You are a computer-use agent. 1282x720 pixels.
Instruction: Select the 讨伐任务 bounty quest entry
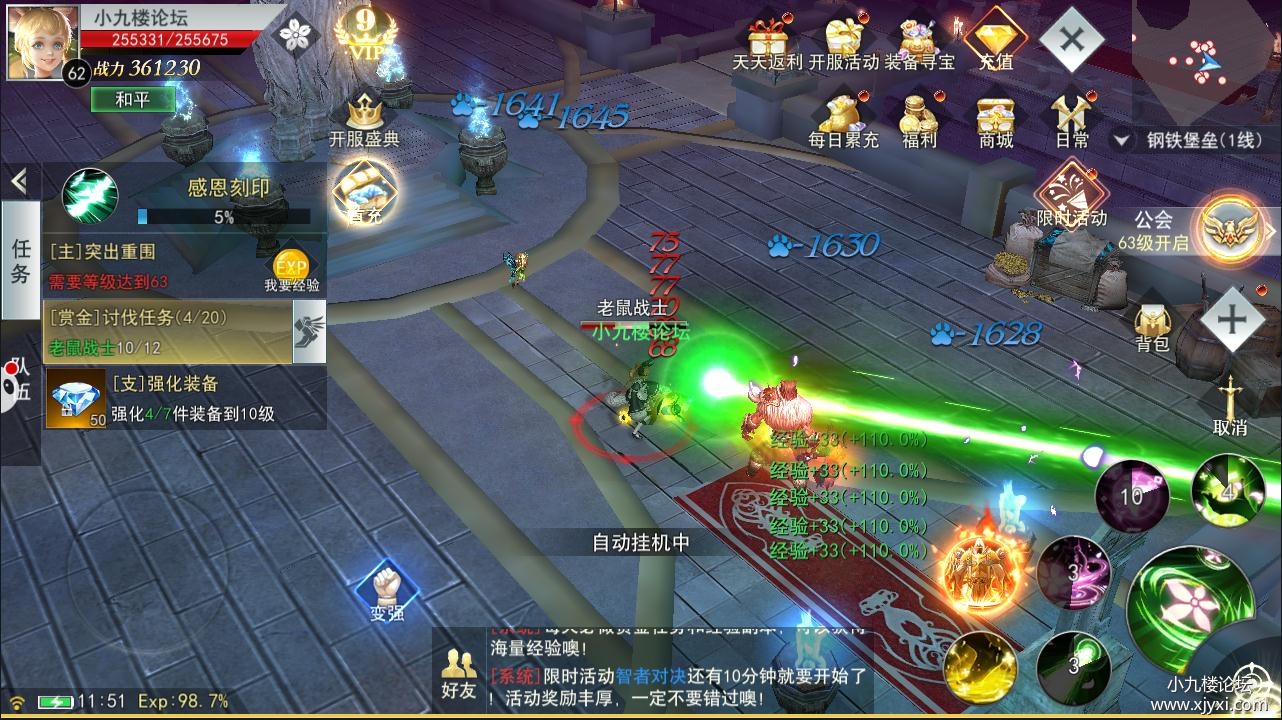coord(168,331)
